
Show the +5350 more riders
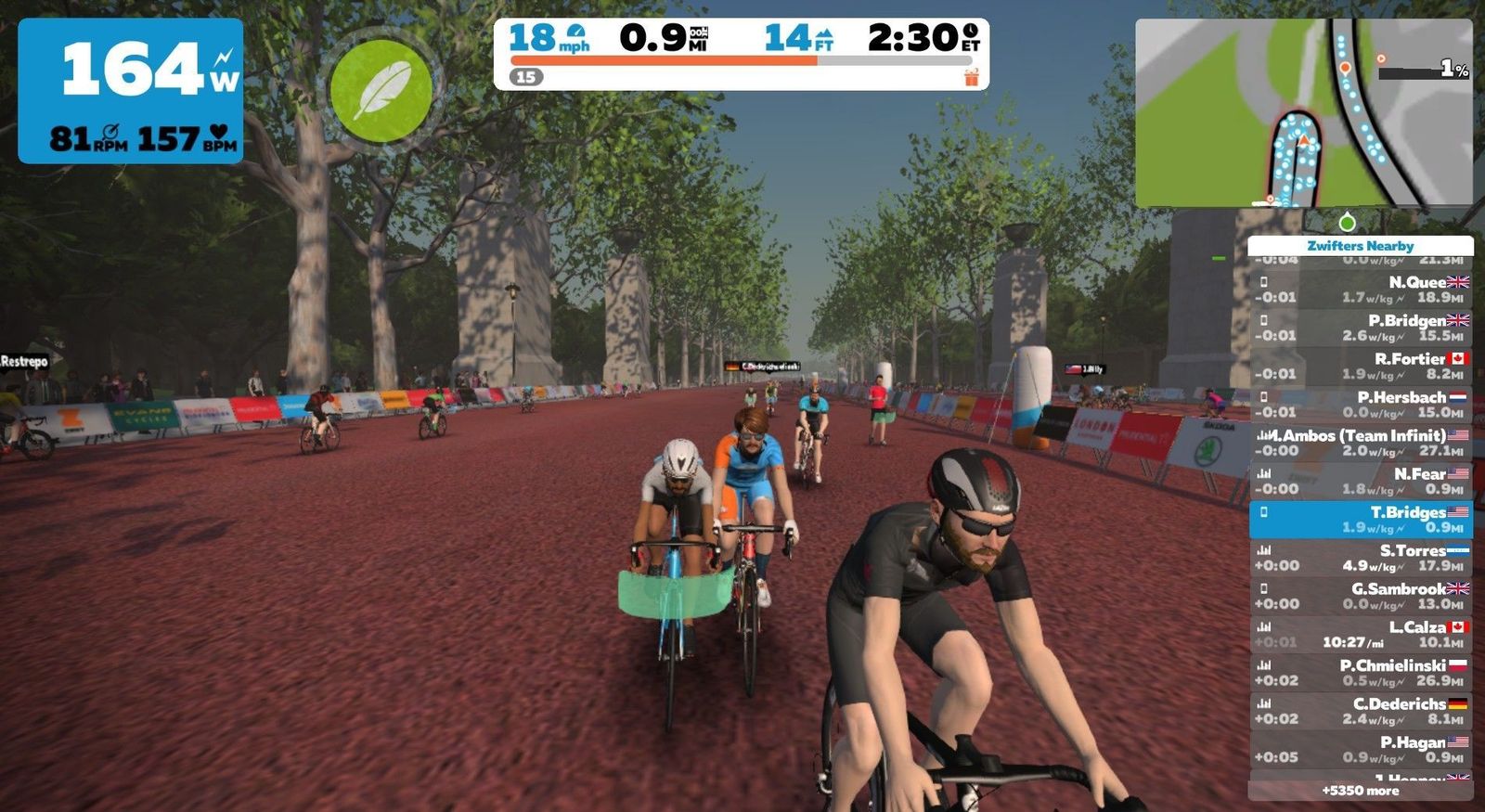coord(1360,791)
